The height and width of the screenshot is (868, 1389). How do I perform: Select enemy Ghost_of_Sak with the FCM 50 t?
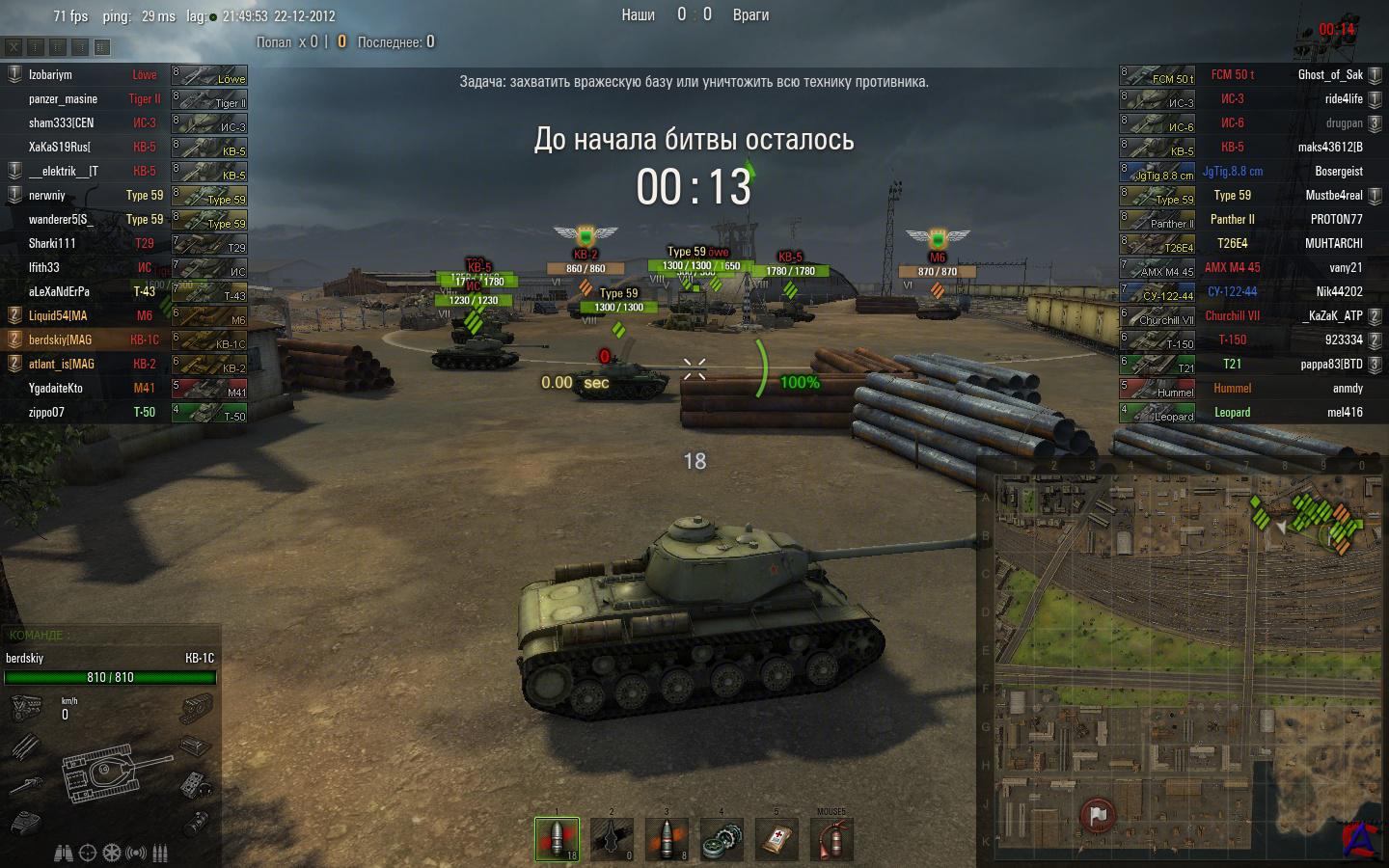pyautogui.click(x=1330, y=74)
